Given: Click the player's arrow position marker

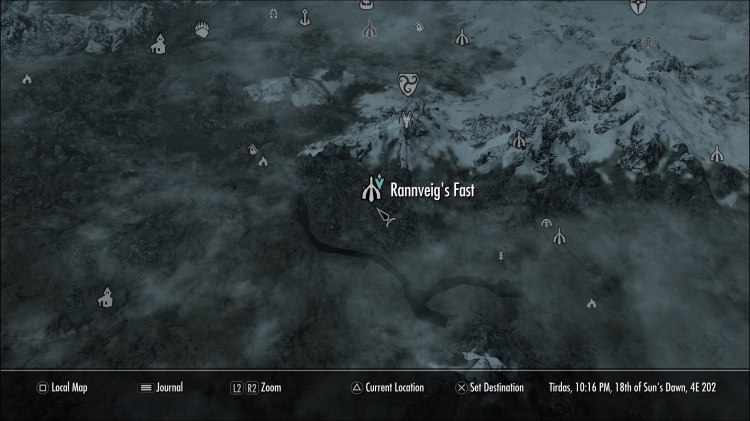Looking at the screenshot, I should pos(385,217).
